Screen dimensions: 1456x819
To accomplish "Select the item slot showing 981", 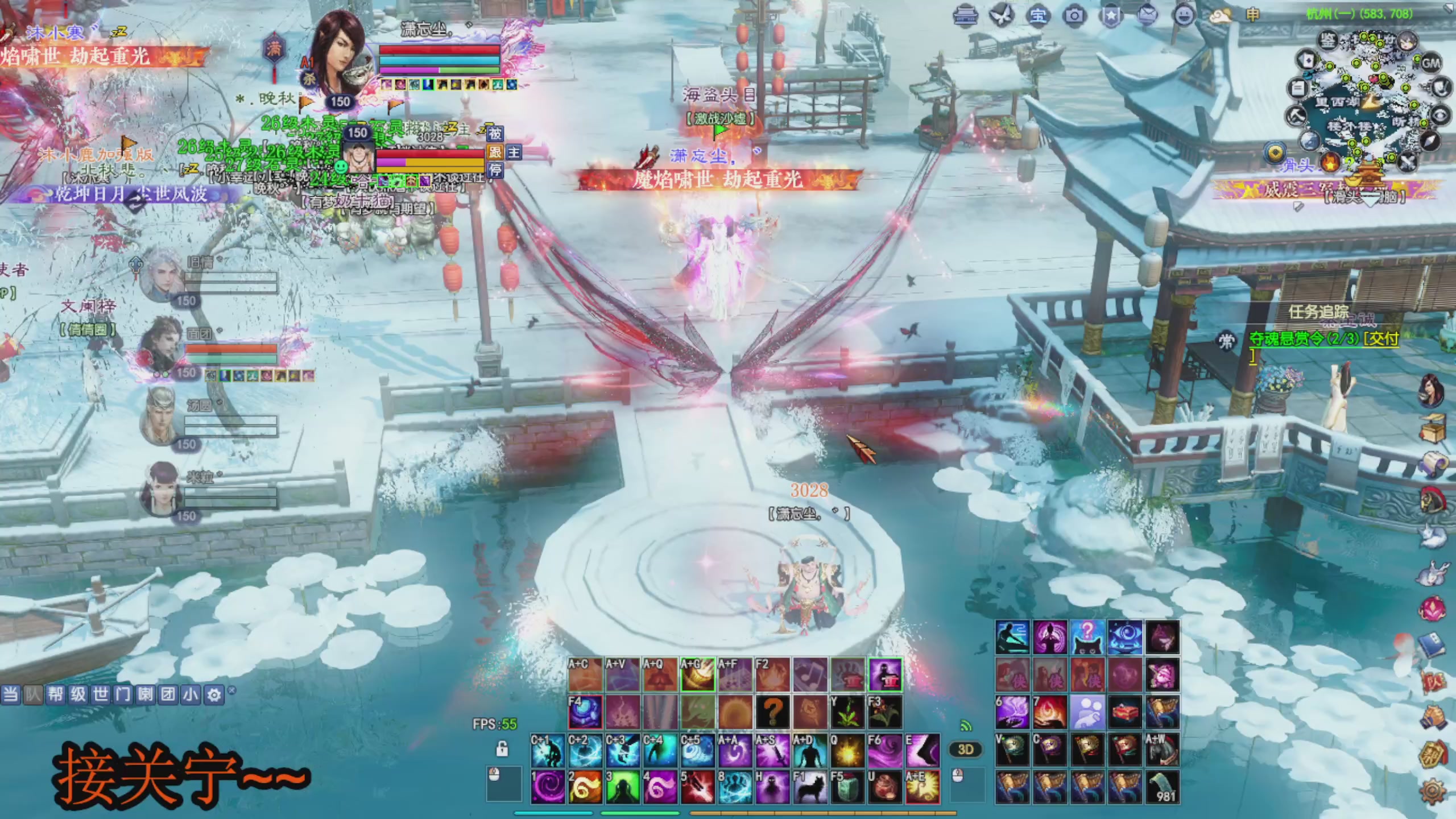I will 1162,787.
